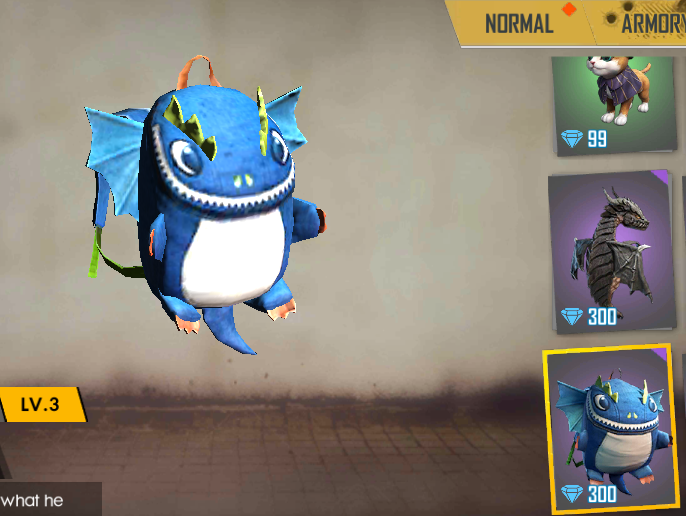Select the kitten backpack costing 99 diamonds
This screenshot has width=686, height=516.
click(612, 104)
